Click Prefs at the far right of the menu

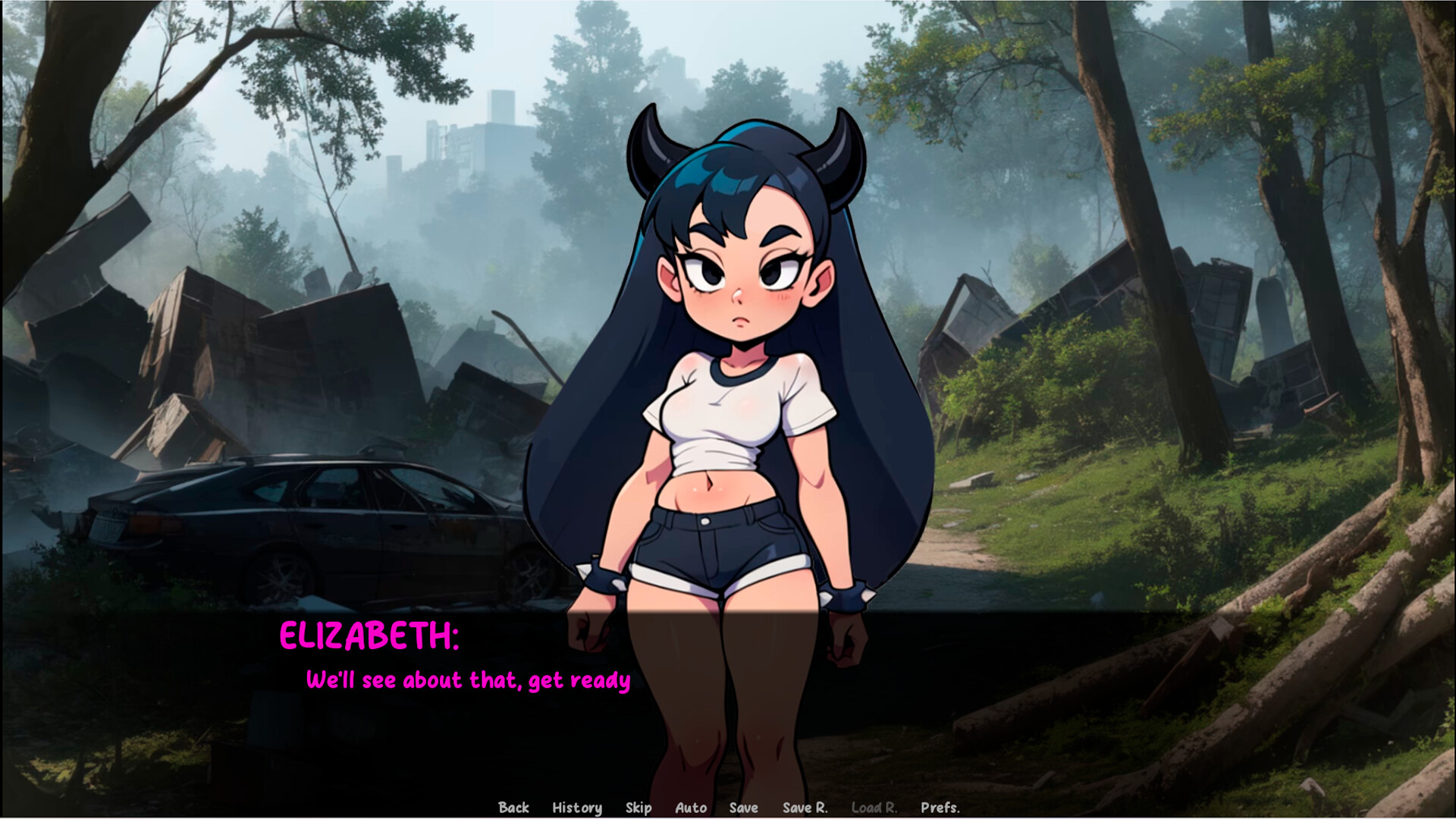940,808
